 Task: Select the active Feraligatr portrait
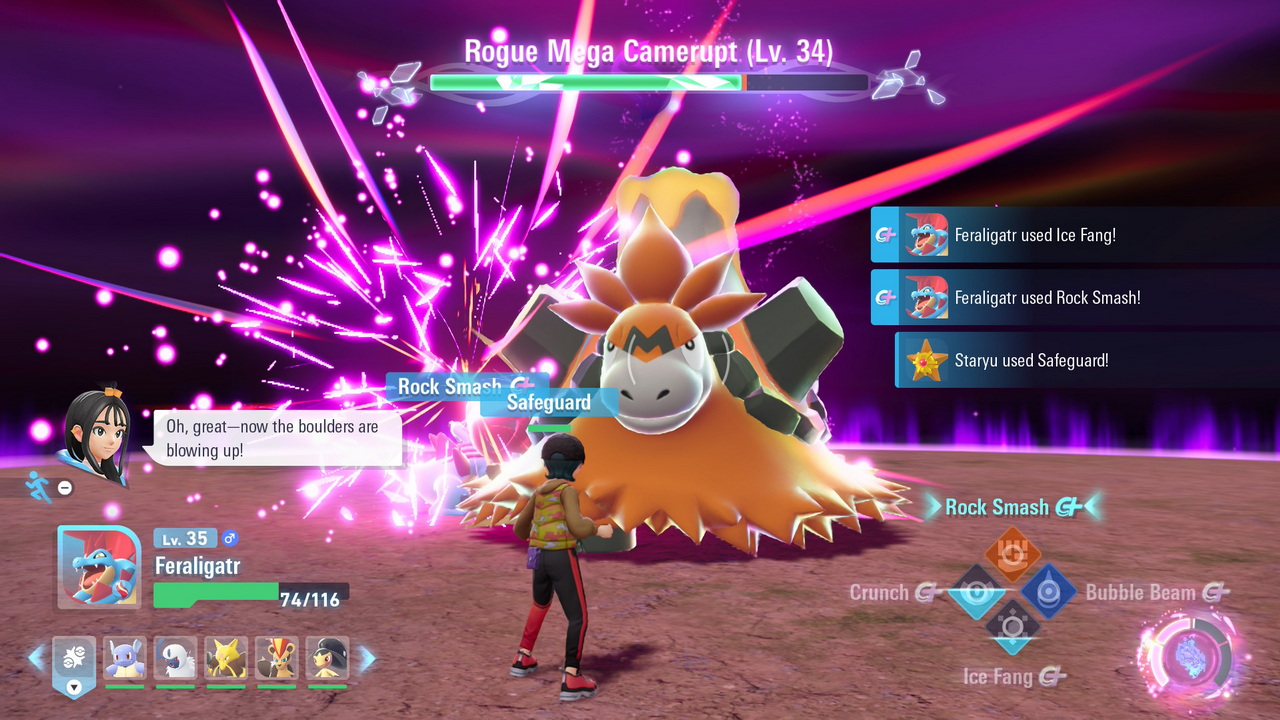99,566
